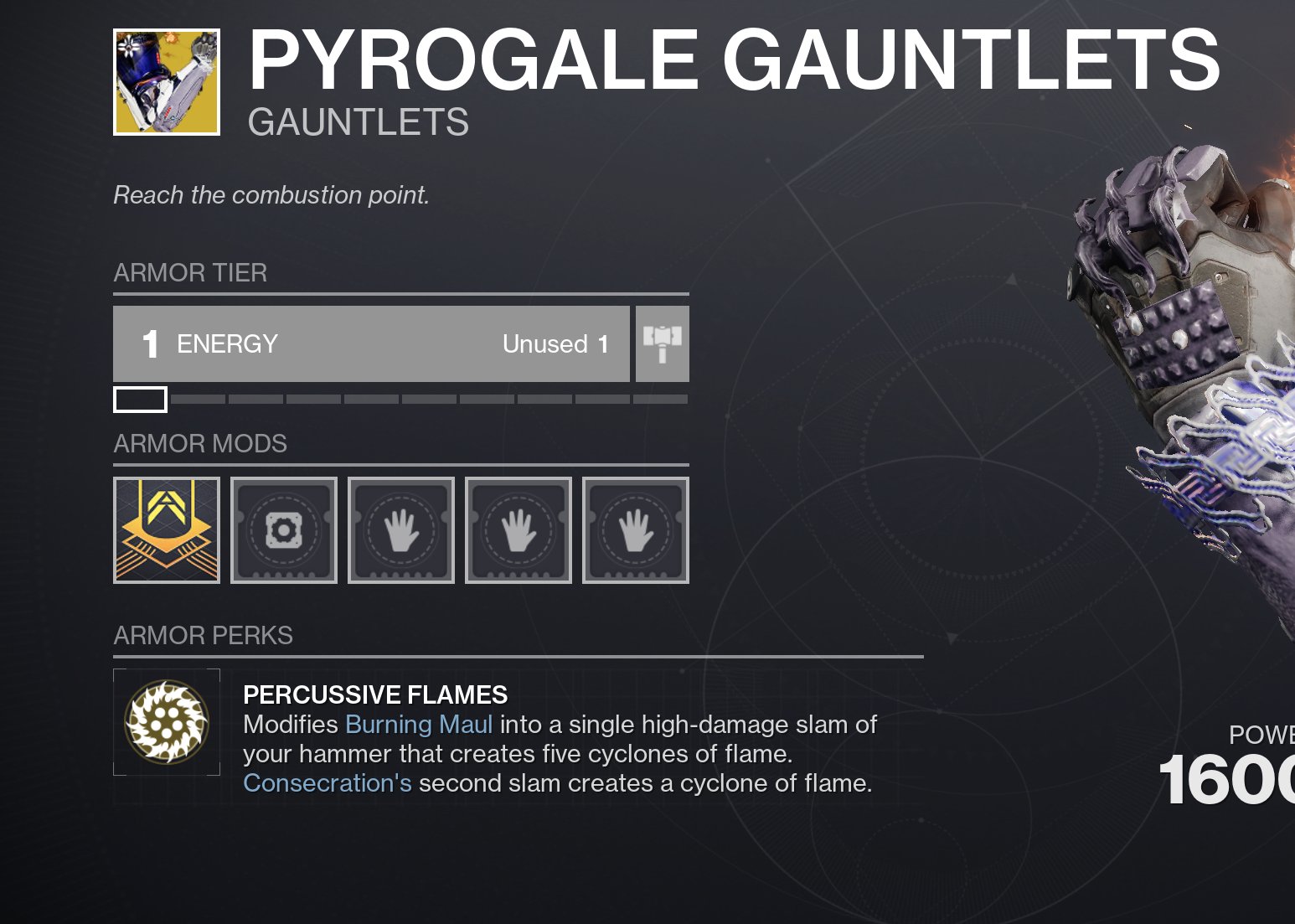Enable the tenth energy tier segment

[658, 400]
